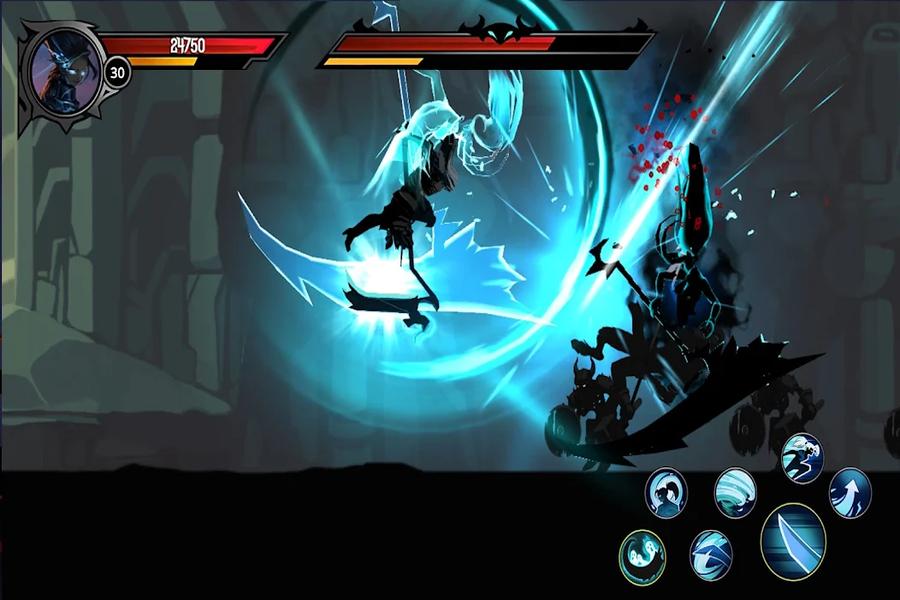Use the curved slash wave skill
This screenshot has width=900, height=600.
tap(711, 555)
